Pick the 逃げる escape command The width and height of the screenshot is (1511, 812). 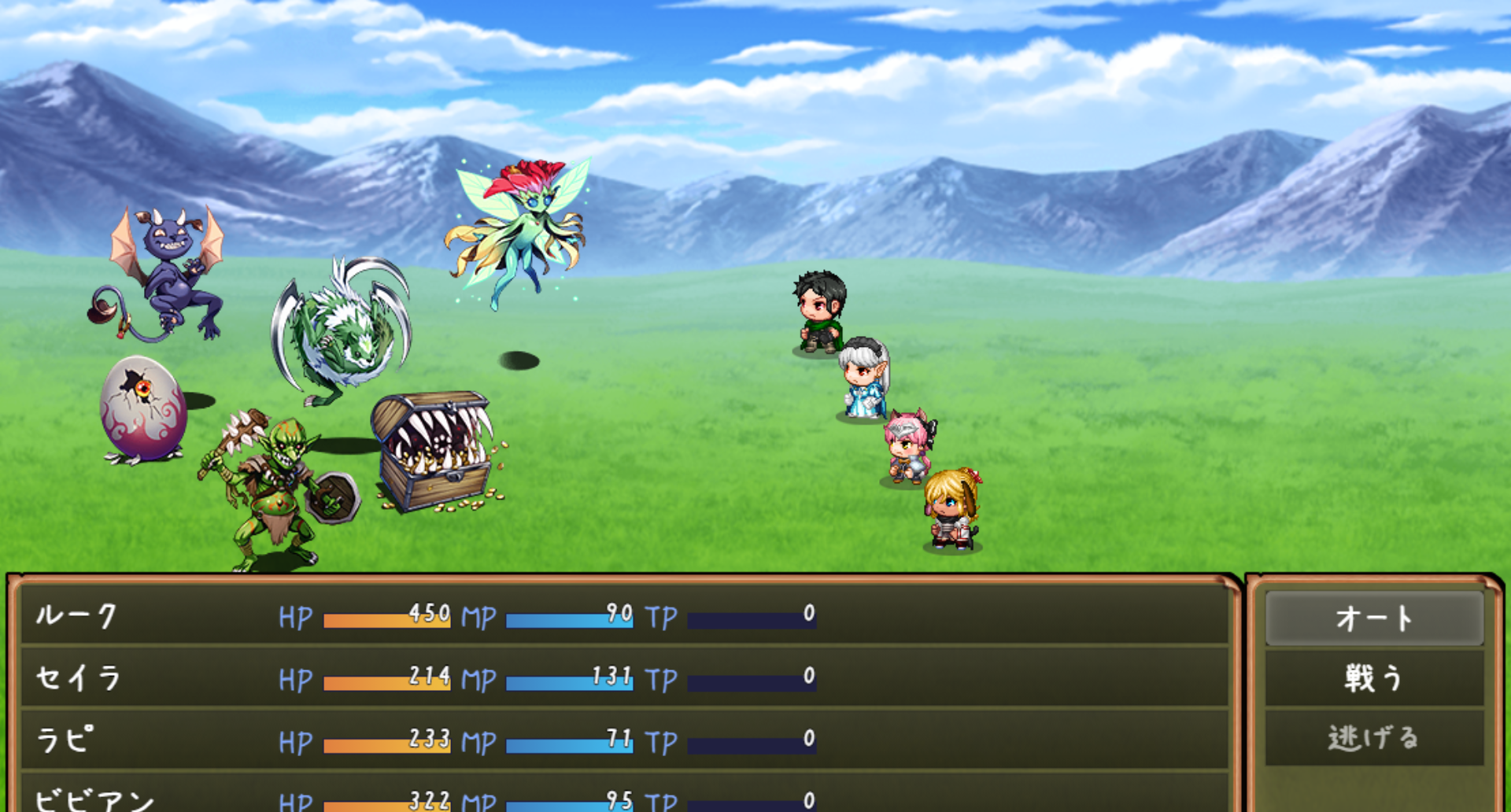point(1373,738)
